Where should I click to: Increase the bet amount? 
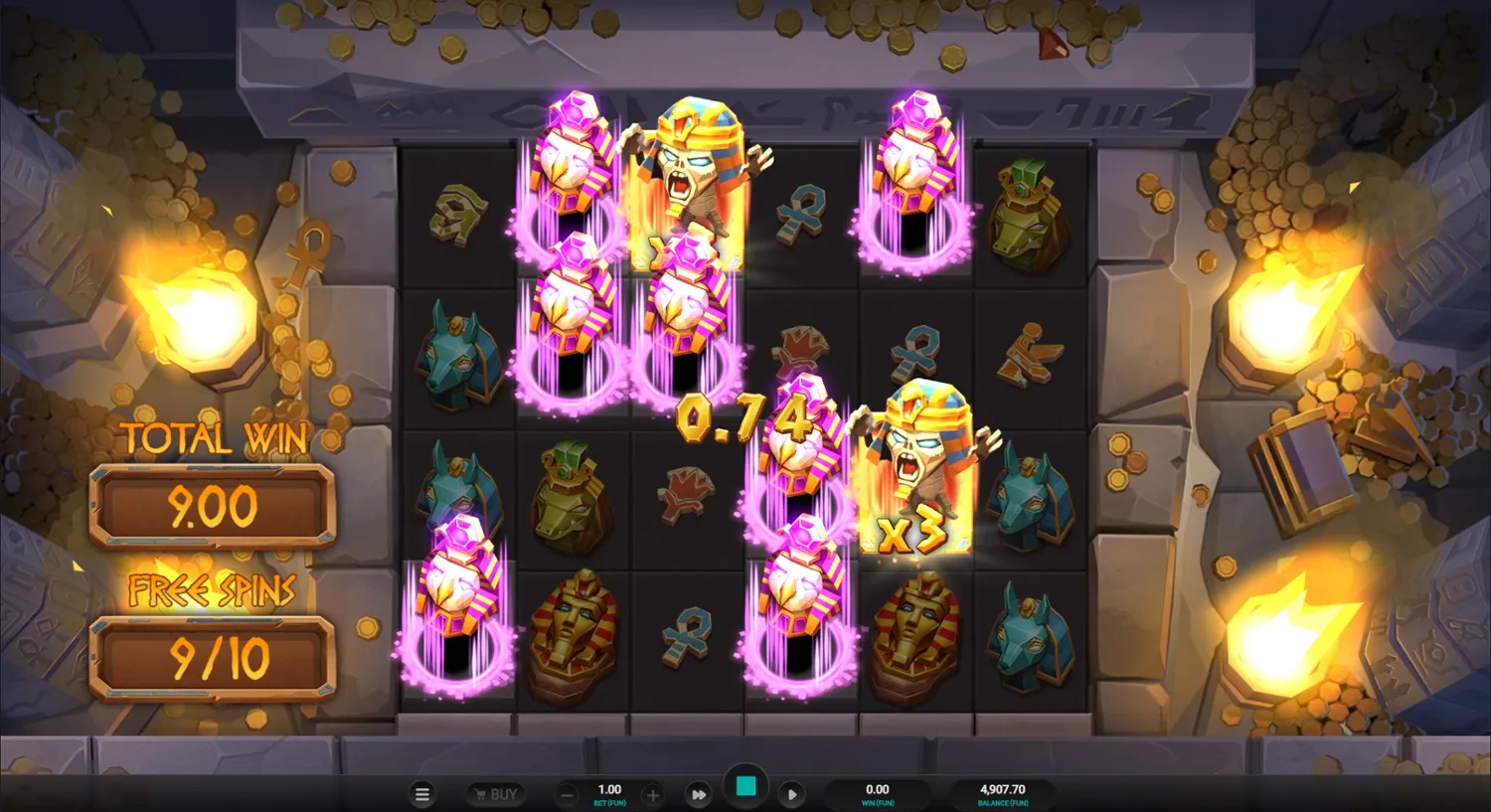[x=651, y=794]
